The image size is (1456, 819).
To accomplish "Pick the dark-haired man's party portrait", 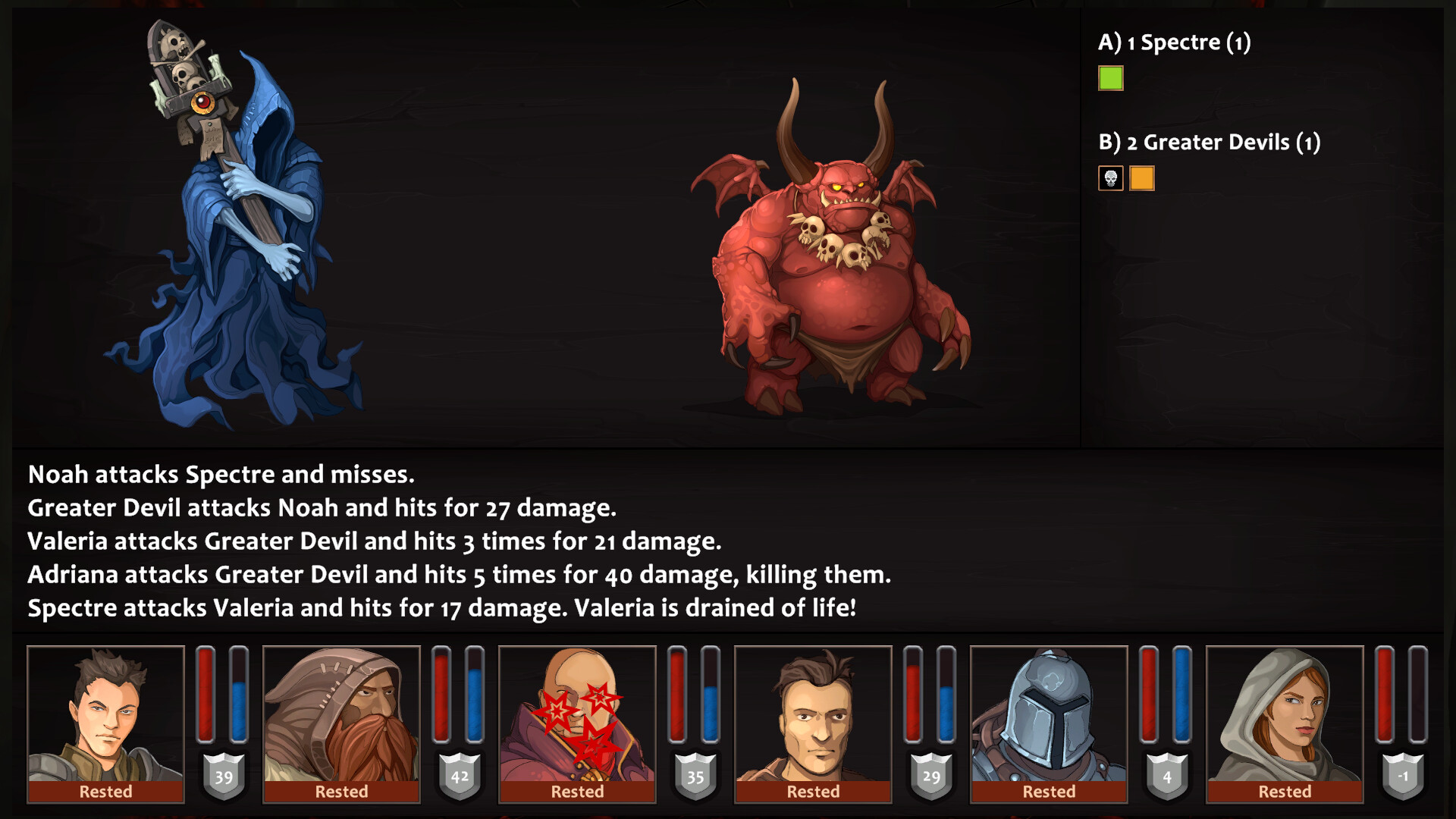I will pos(813,715).
